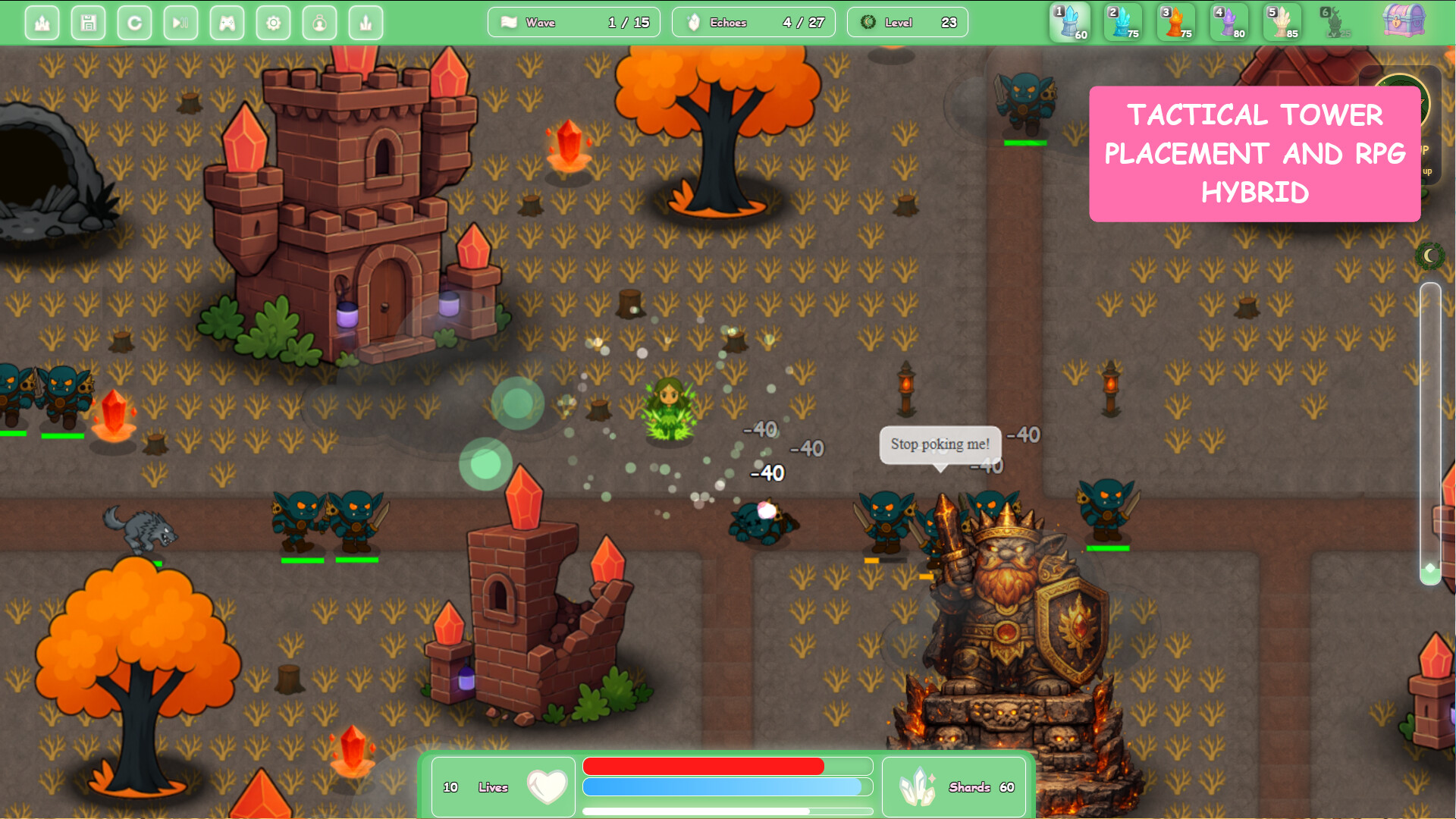Pick the purple crystal tower slot 4
Image resolution: width=1456 pixels, height=819 pixels.
[1229, 22]
